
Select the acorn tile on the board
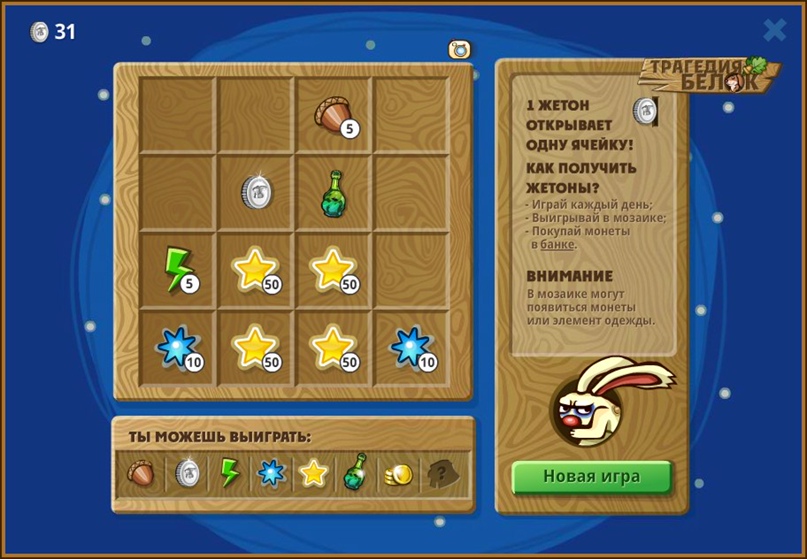(334, 115)
